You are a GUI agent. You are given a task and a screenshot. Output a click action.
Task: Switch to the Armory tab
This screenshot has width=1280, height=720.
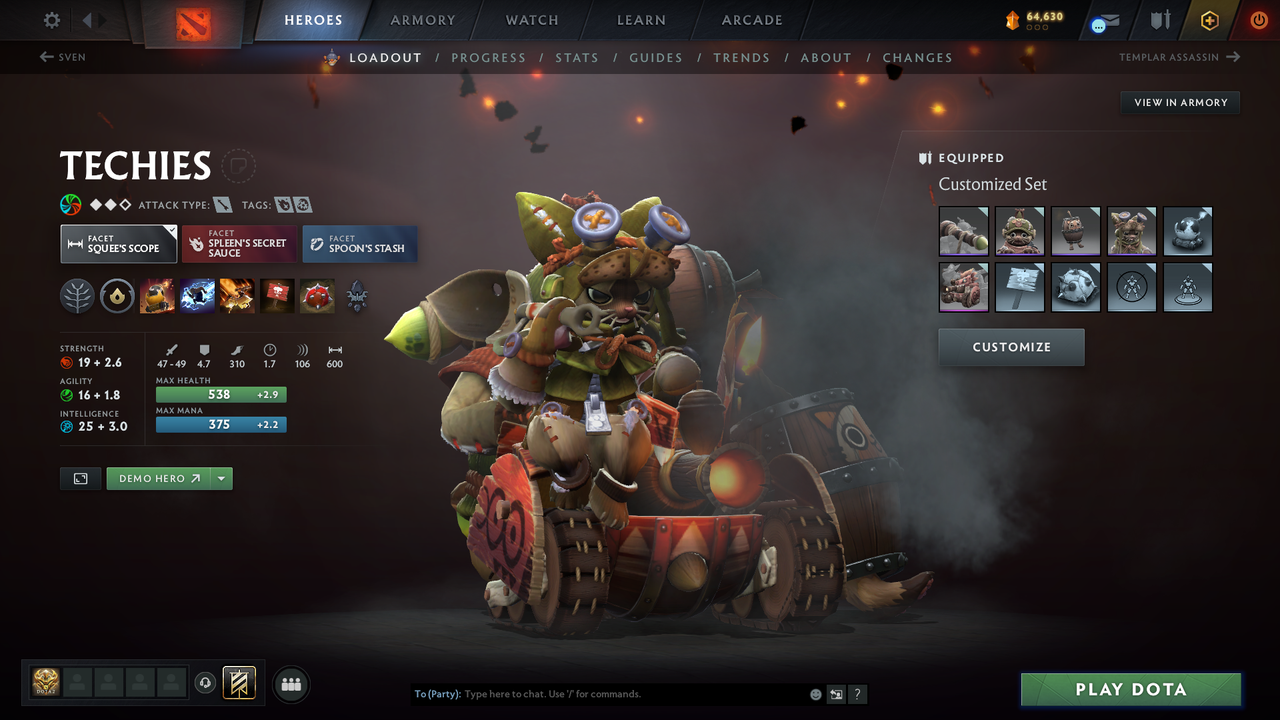(422, 20)
